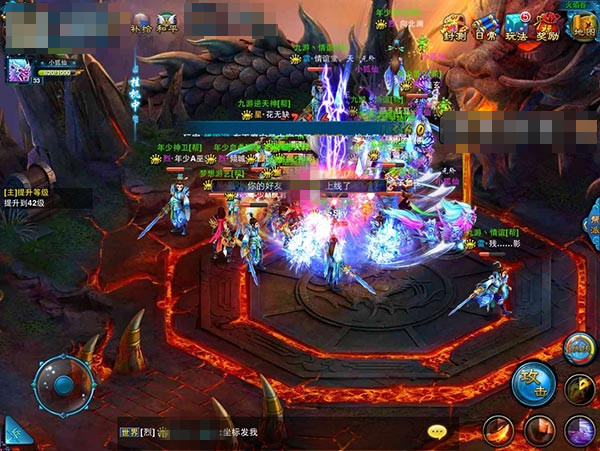Tap the round blue-orange ring skill button
The image size is (600, 451).
pos(578,348)
